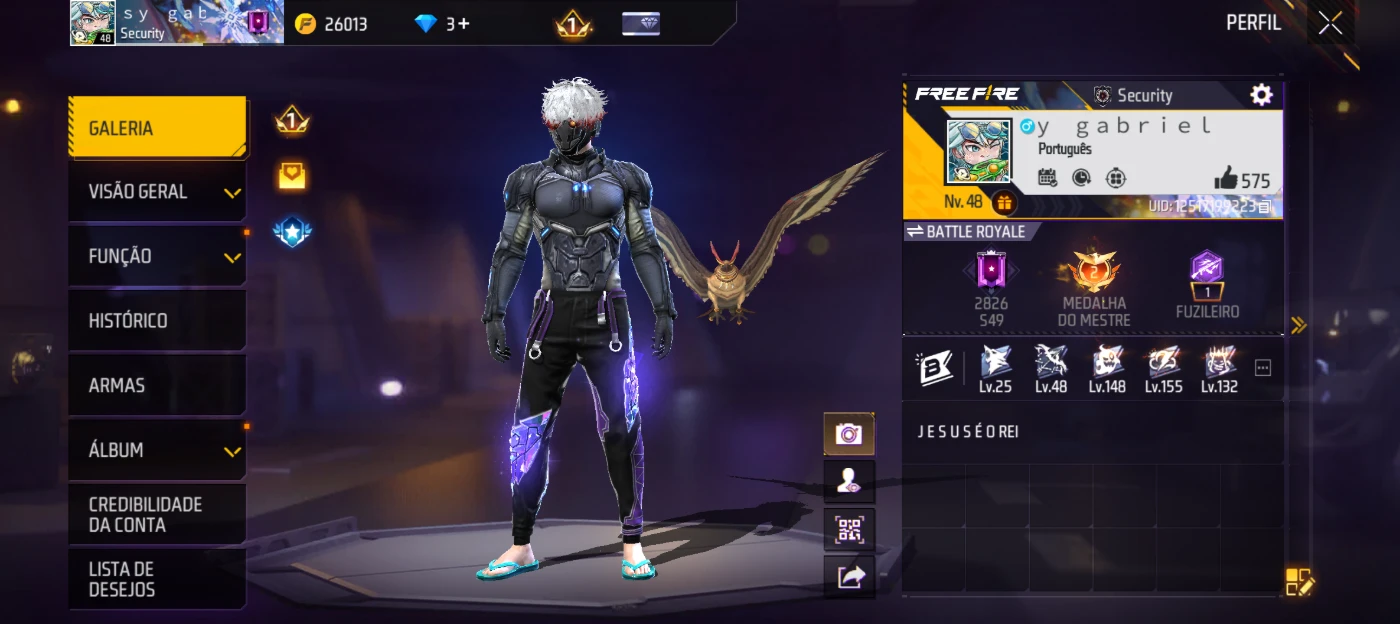Select the Histórico menu entry

(157, 321)
